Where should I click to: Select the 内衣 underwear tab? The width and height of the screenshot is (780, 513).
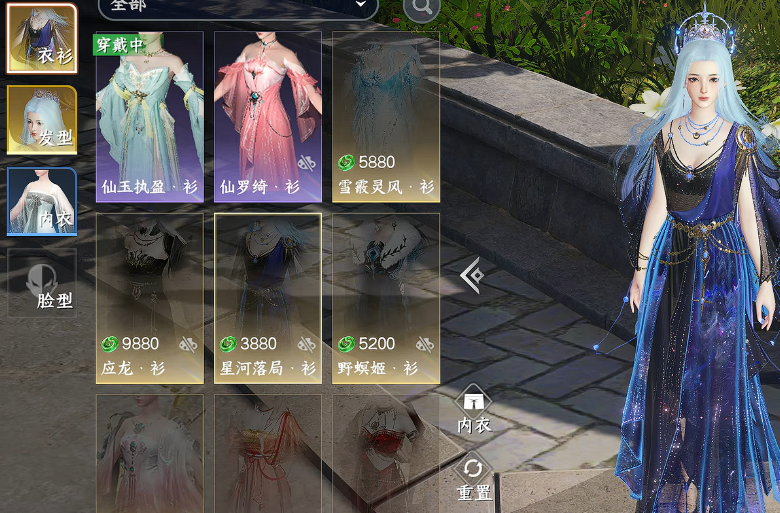point(42,201)
